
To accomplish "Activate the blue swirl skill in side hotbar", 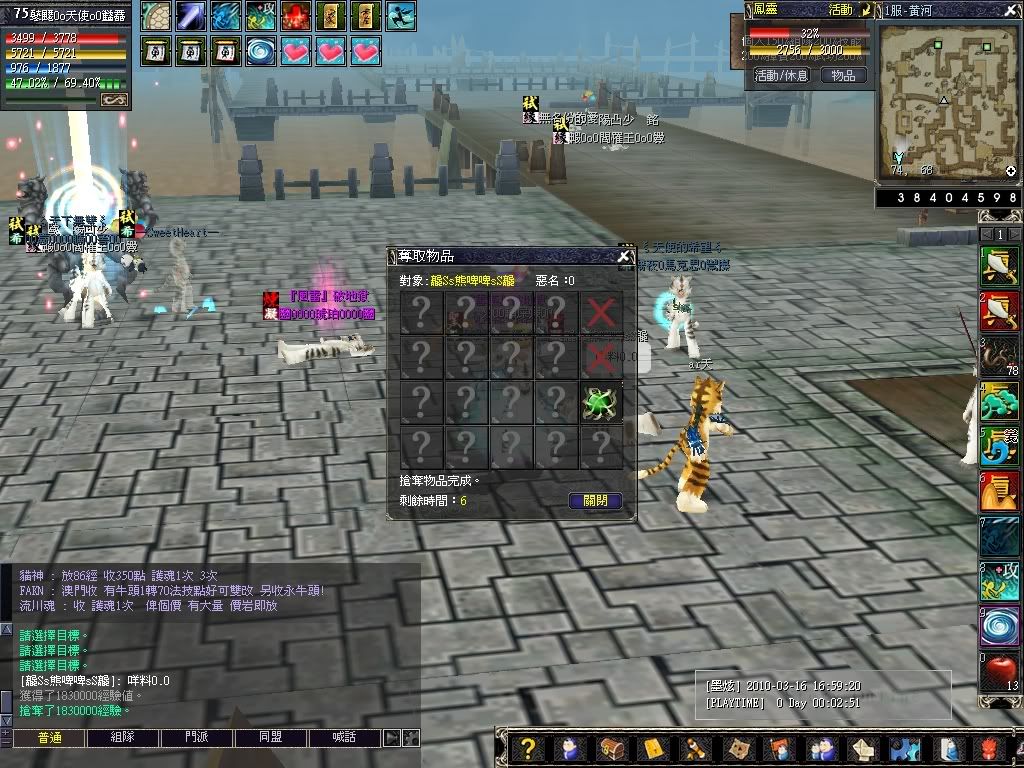I will tap(999, 624).
